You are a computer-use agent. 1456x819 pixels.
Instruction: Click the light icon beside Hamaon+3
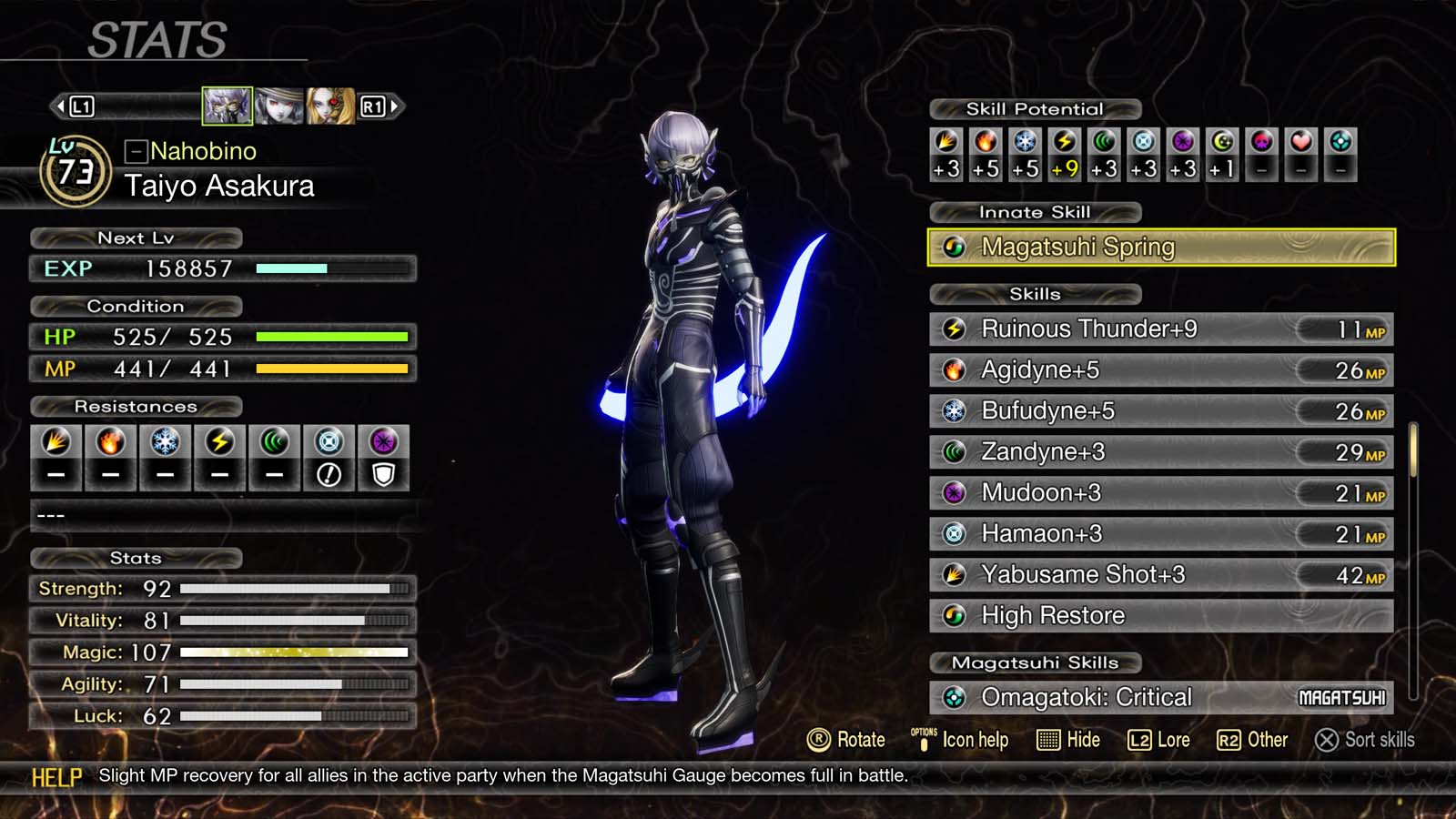click(x=954, y=534)
